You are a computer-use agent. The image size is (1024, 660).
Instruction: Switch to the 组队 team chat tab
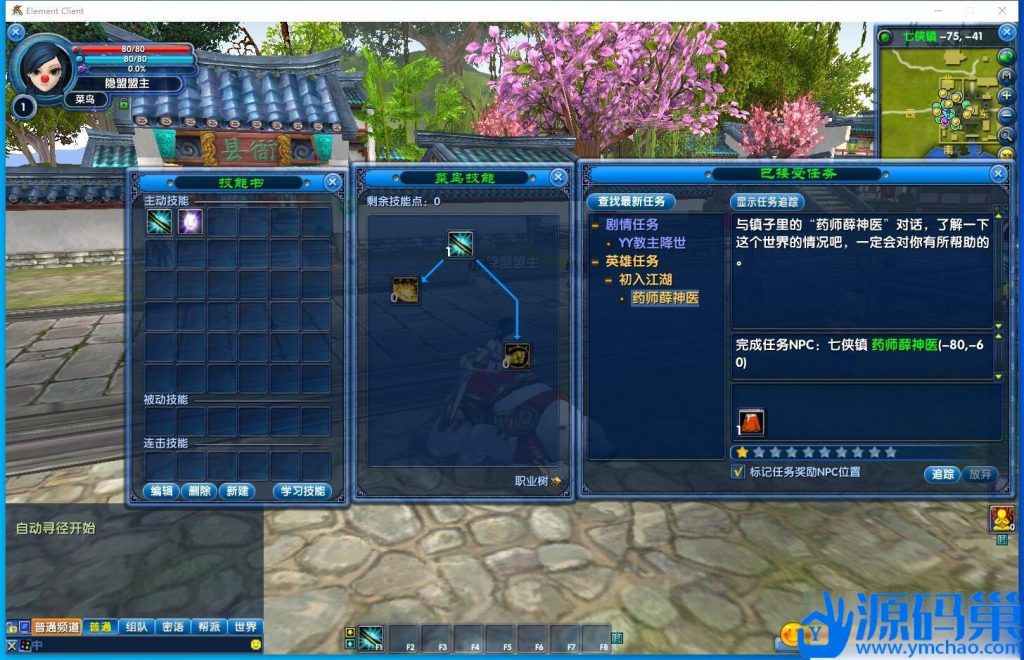point(136,627)
